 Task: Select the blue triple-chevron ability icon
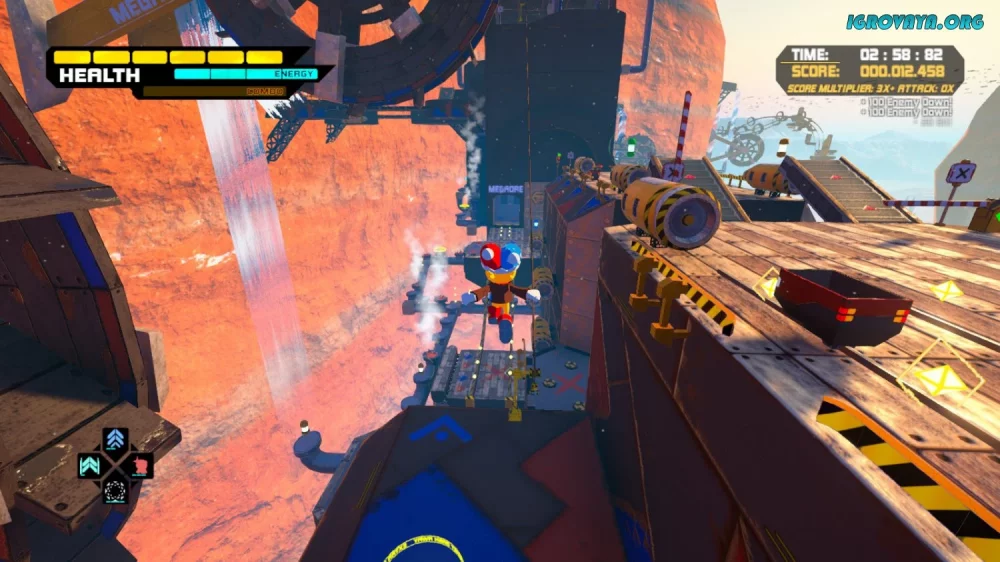115,440
